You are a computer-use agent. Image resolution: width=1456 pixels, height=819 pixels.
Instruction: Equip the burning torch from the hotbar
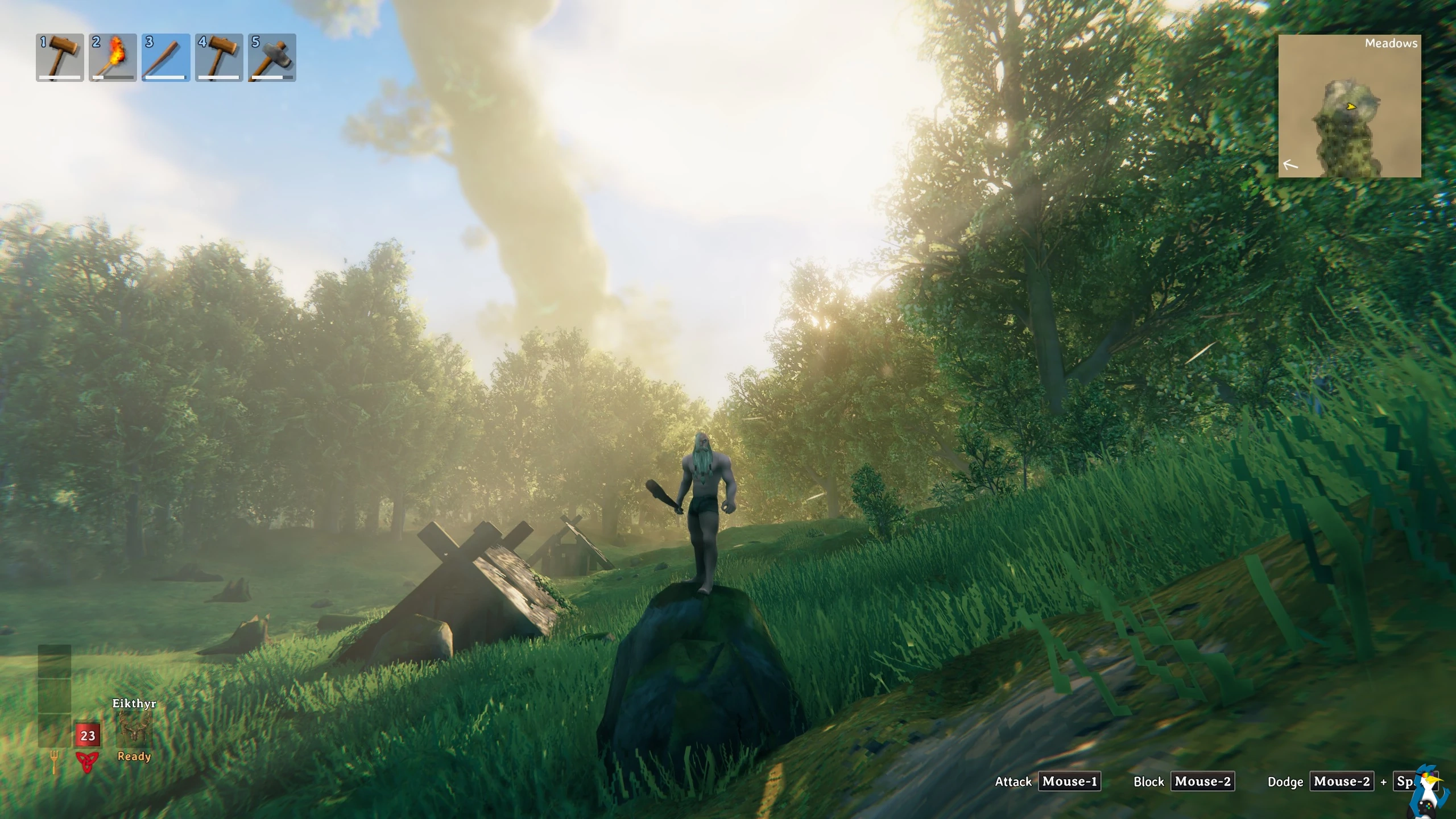click(x=113, y=57)
